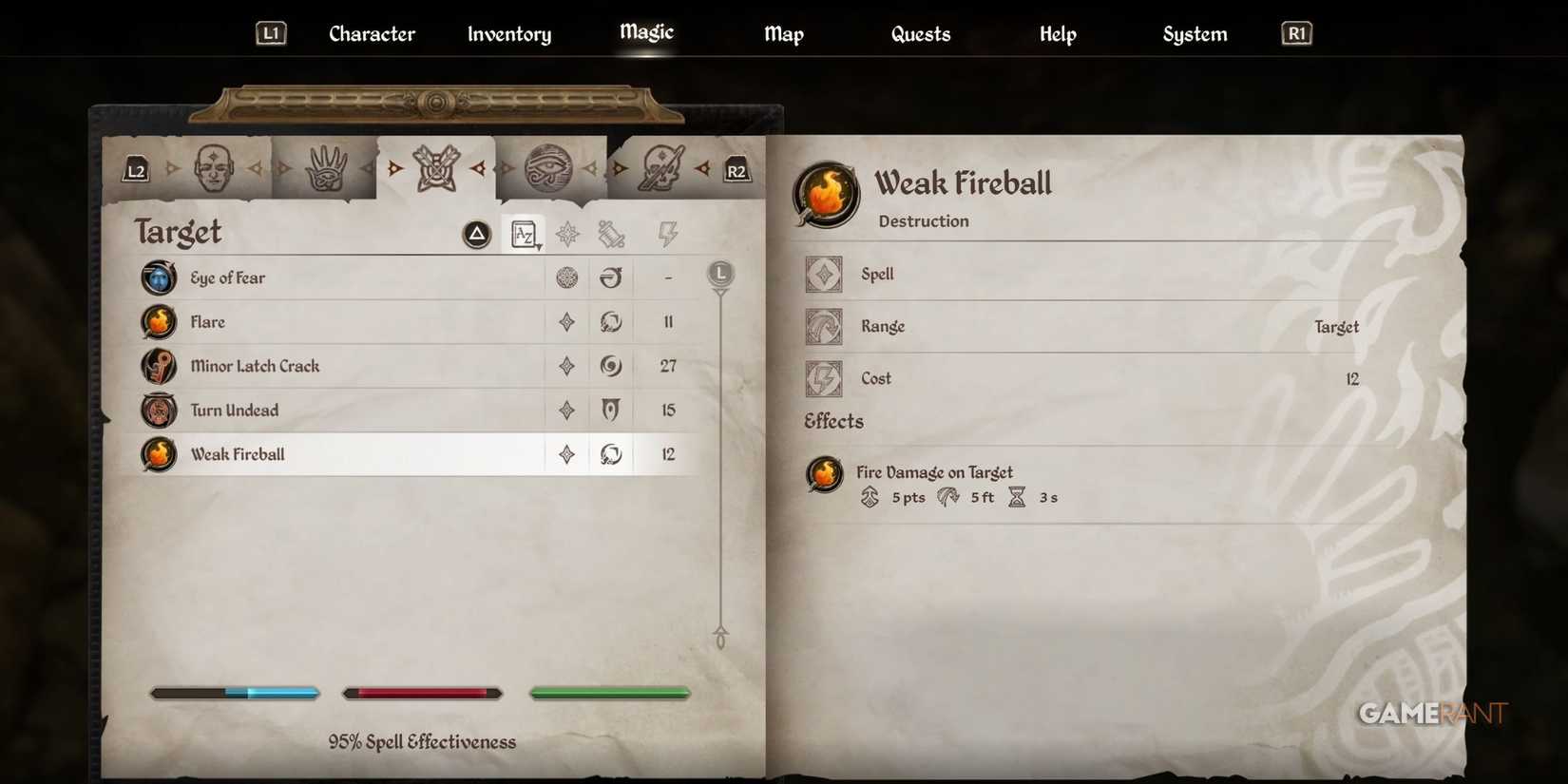1568x784 pixels.
Task: Select the Weak Fireball spell icon
Action: click(x=158, y=454)
